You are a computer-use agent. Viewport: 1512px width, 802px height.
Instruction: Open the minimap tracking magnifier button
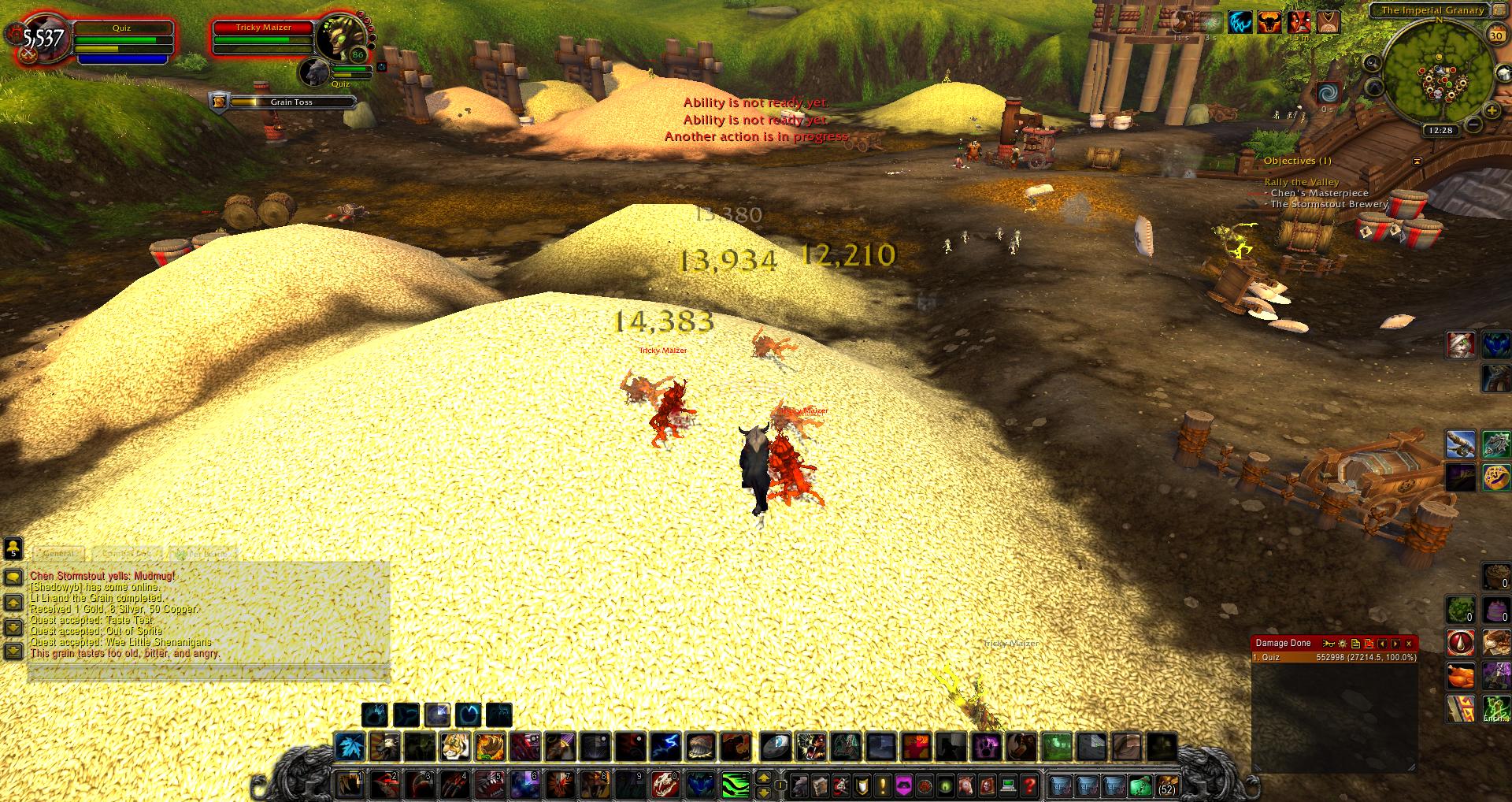(x=1373, y=63)
